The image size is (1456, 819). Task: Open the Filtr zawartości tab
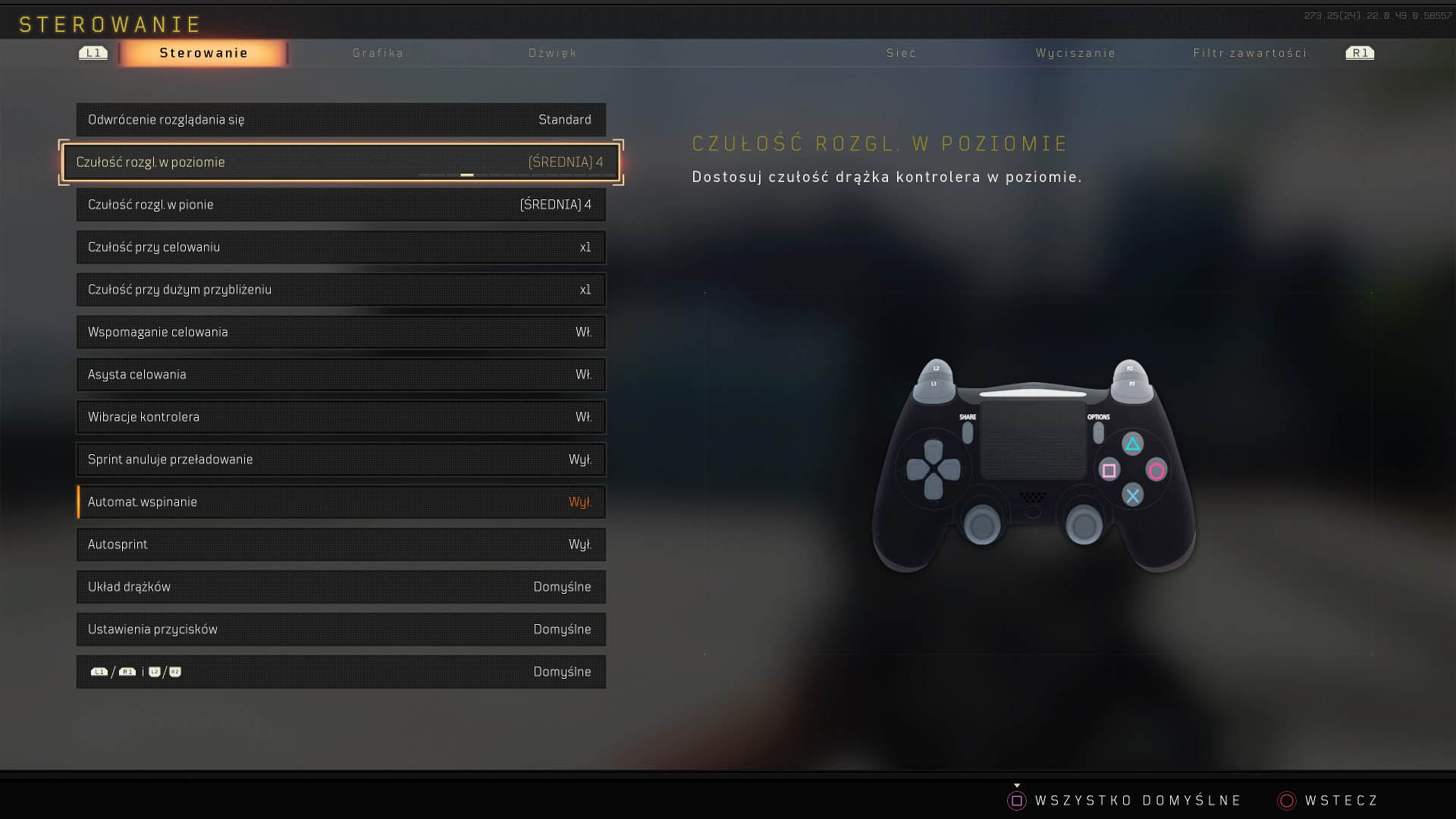click(1250, 53)
